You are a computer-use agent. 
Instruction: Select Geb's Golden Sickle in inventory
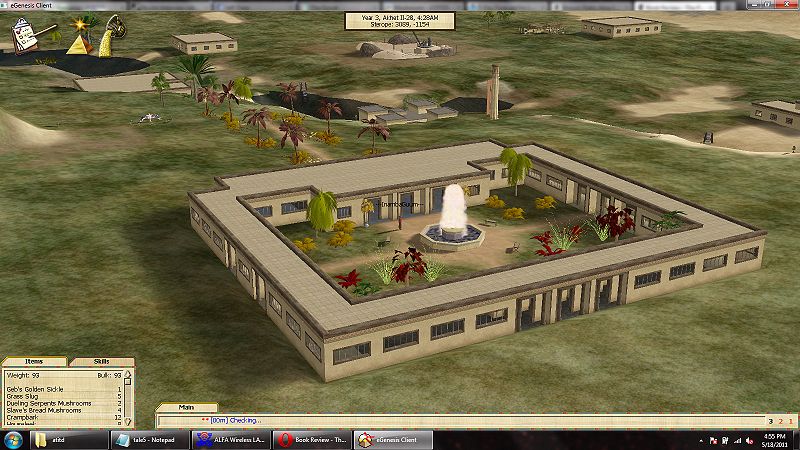coord(35,388)
